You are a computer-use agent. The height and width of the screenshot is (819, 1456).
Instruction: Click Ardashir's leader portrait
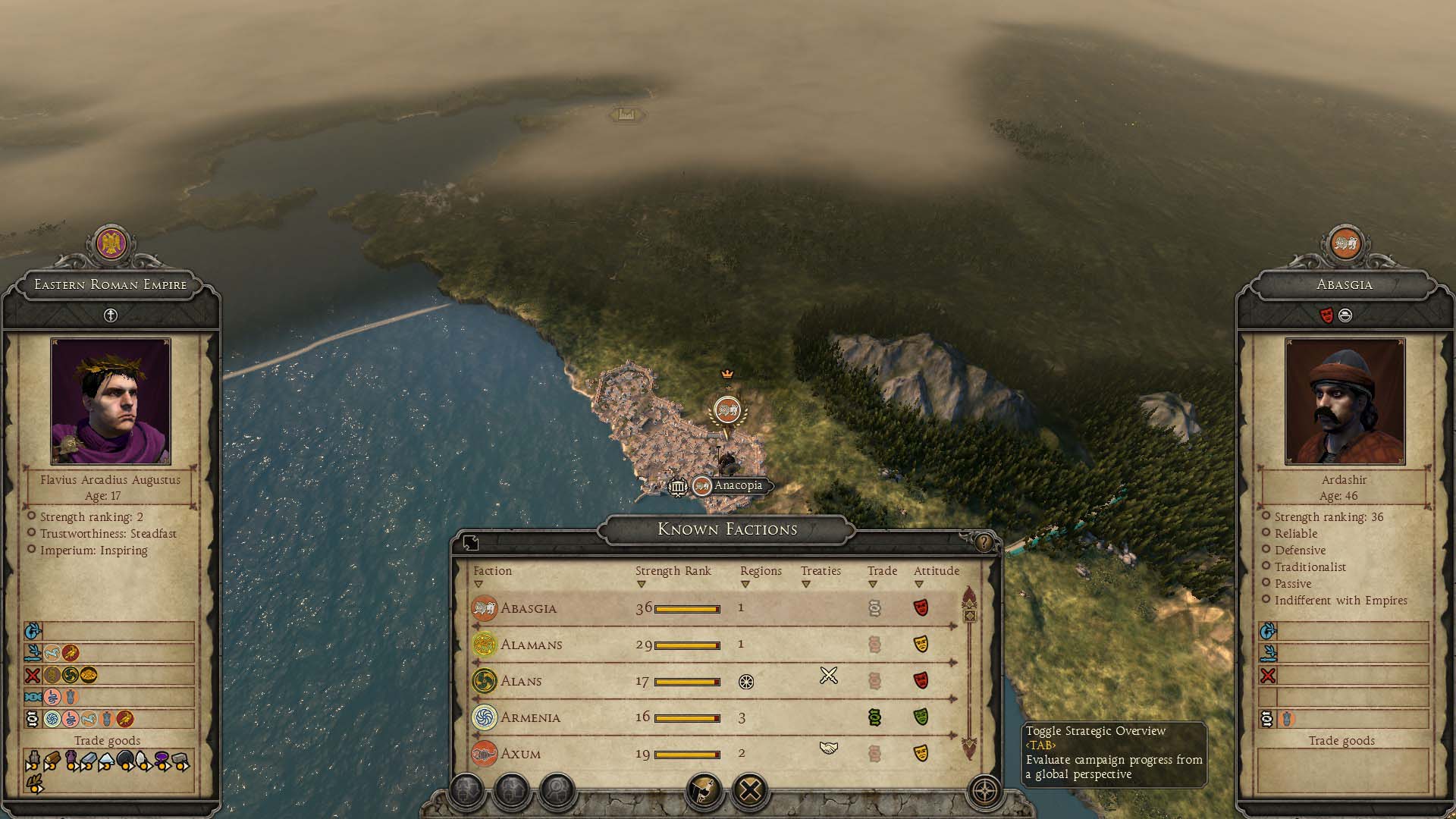pyautogui.click(x=1345, y=401)
